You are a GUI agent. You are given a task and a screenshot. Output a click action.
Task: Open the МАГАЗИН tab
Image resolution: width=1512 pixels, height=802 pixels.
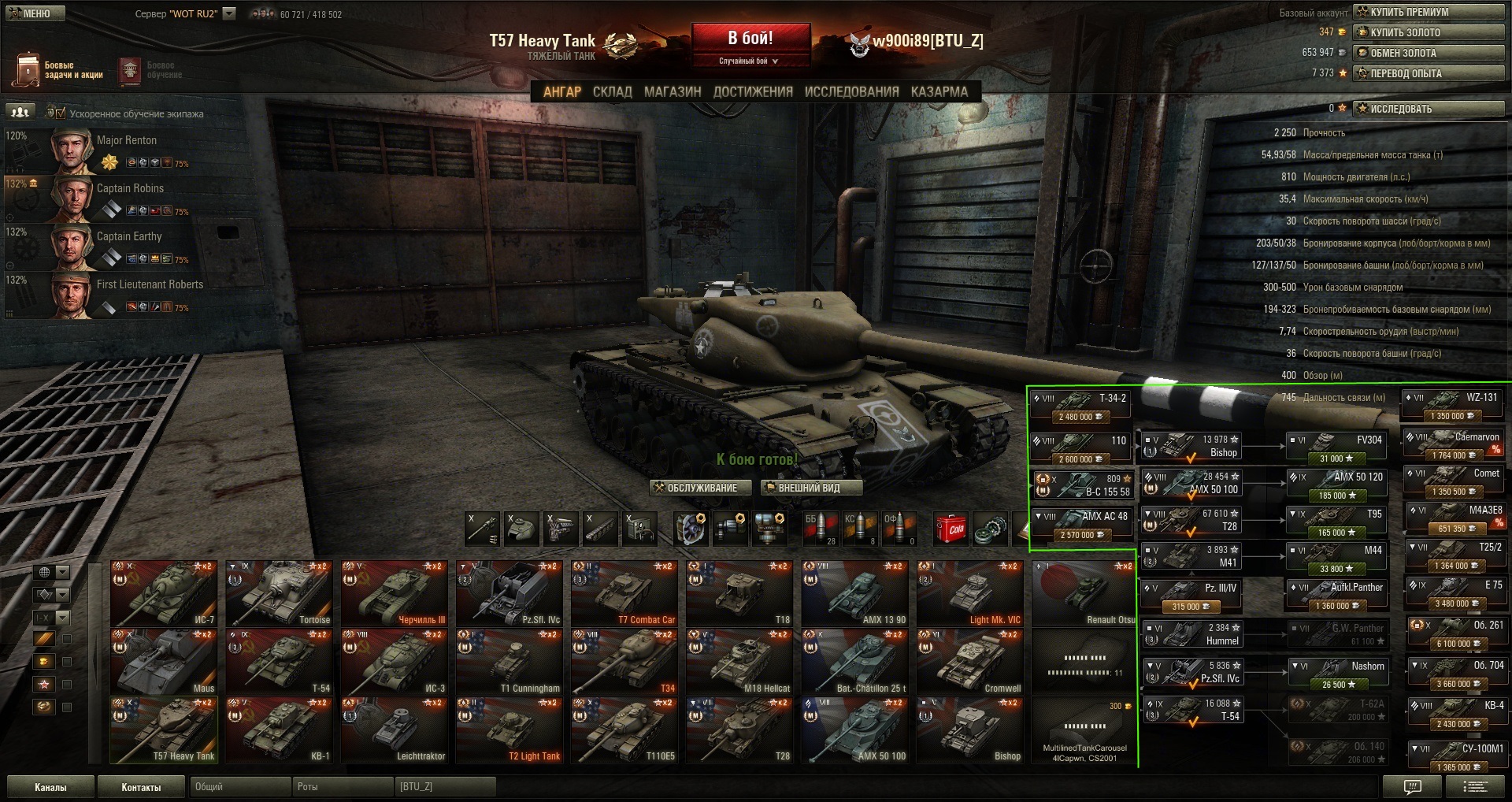(673, 92)
